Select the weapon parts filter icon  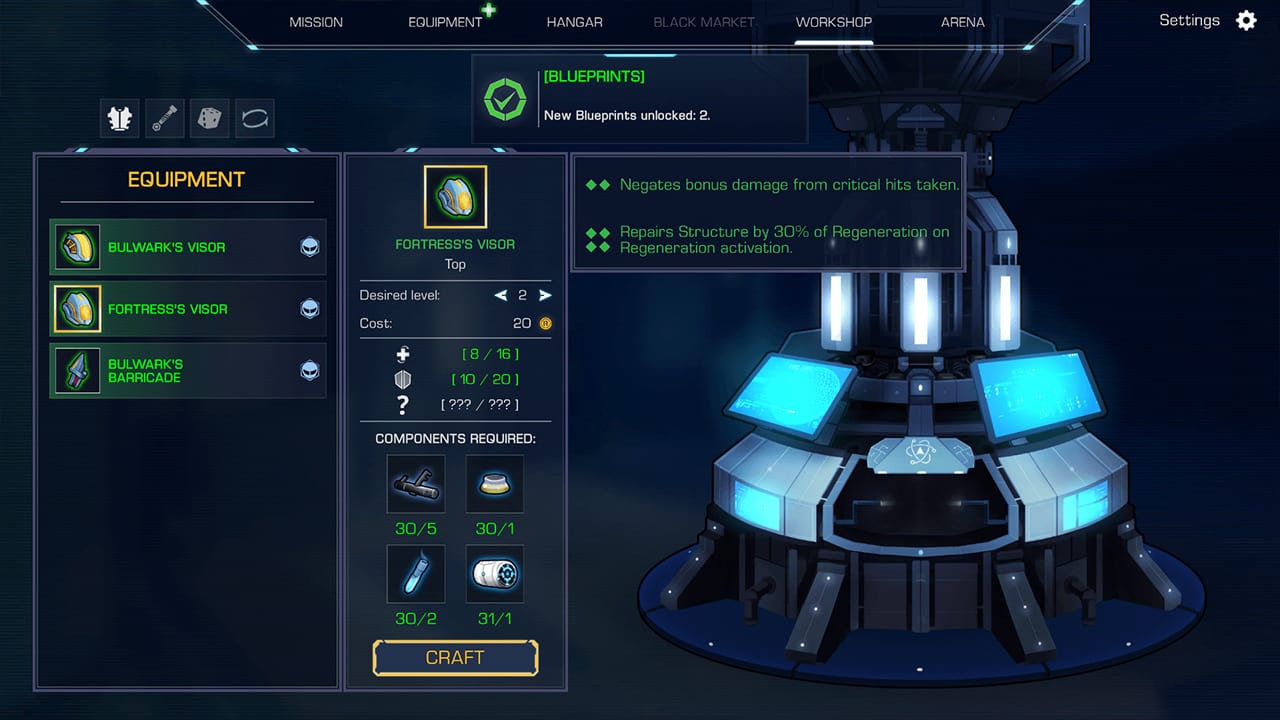pos(164,118)
